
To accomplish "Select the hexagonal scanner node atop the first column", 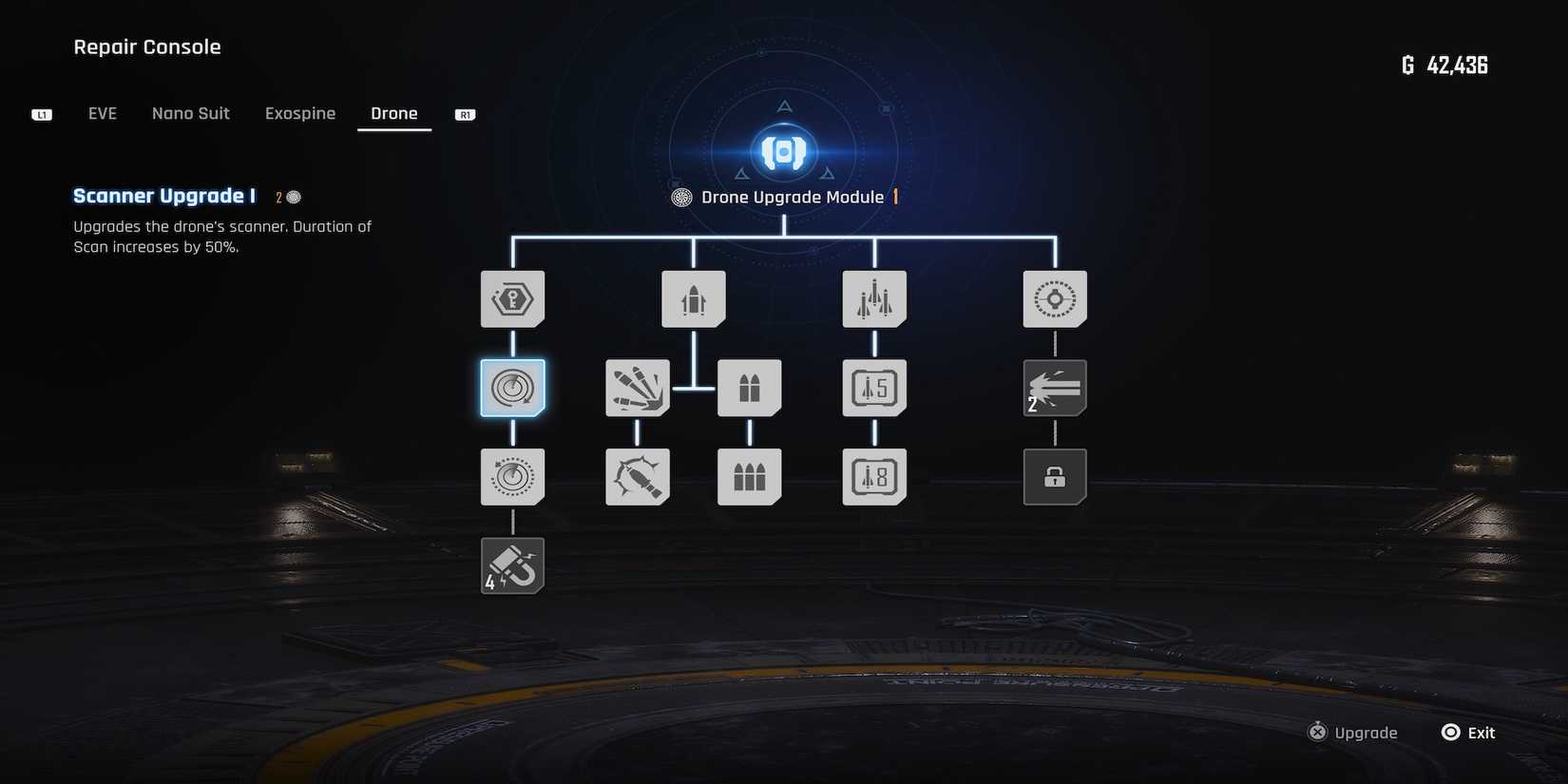I will [x=512, y=298].
